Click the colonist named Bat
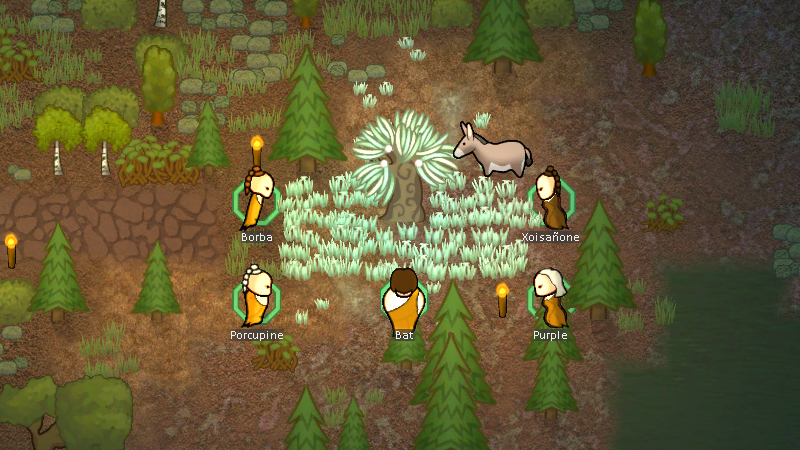 click(403, 296)
